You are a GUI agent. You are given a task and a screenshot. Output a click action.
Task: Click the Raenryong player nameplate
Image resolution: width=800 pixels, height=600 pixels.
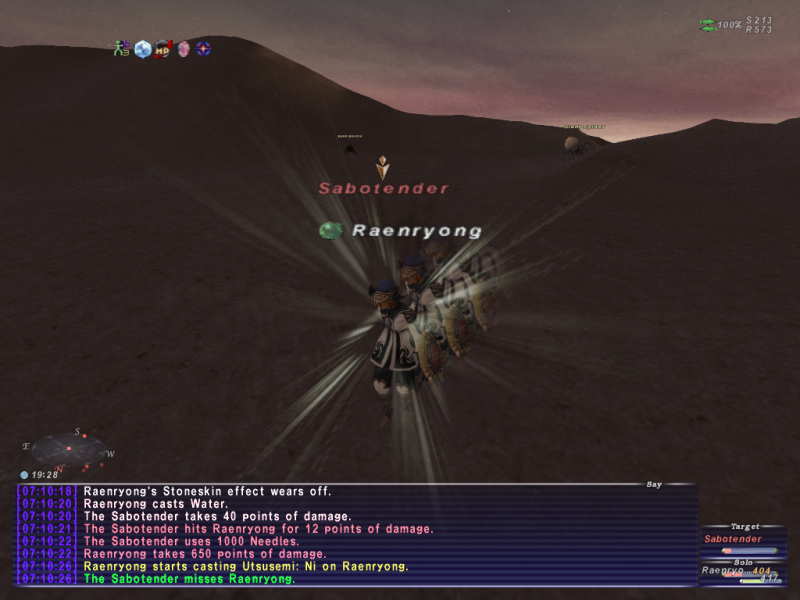(x=416, y=231)
